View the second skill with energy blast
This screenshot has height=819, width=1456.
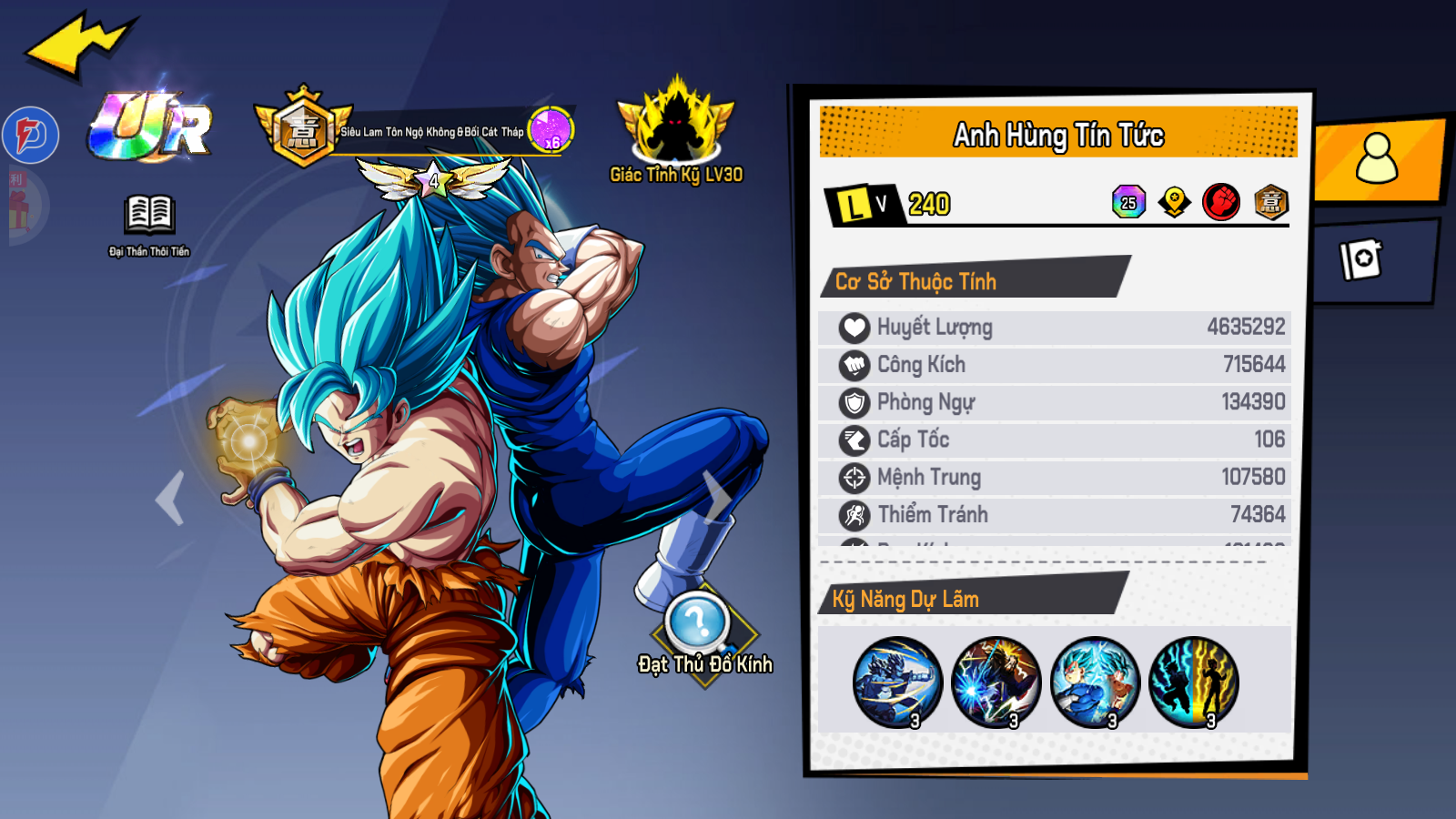[x=996, y=682]
